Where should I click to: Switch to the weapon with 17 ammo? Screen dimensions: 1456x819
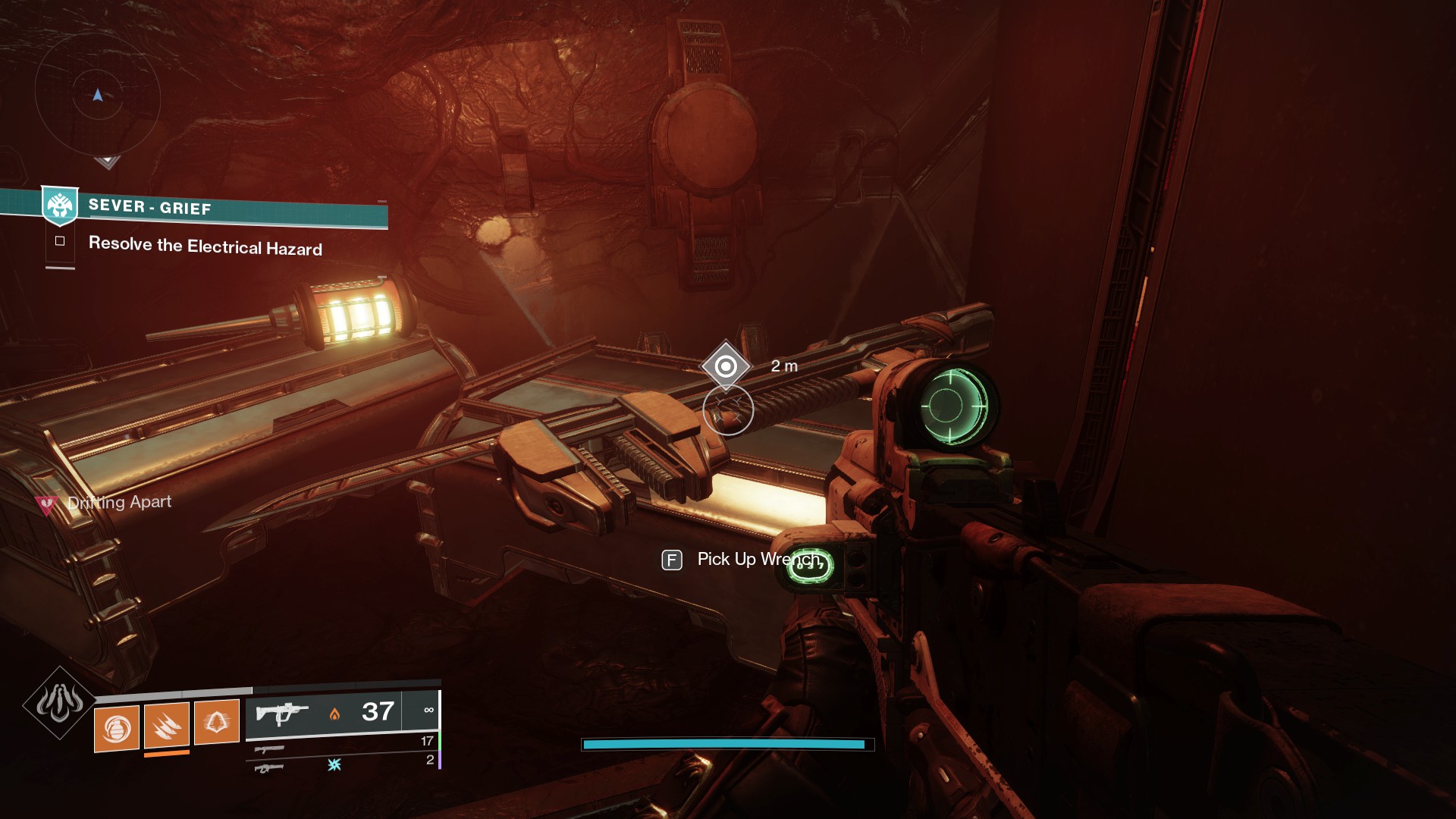269,749
